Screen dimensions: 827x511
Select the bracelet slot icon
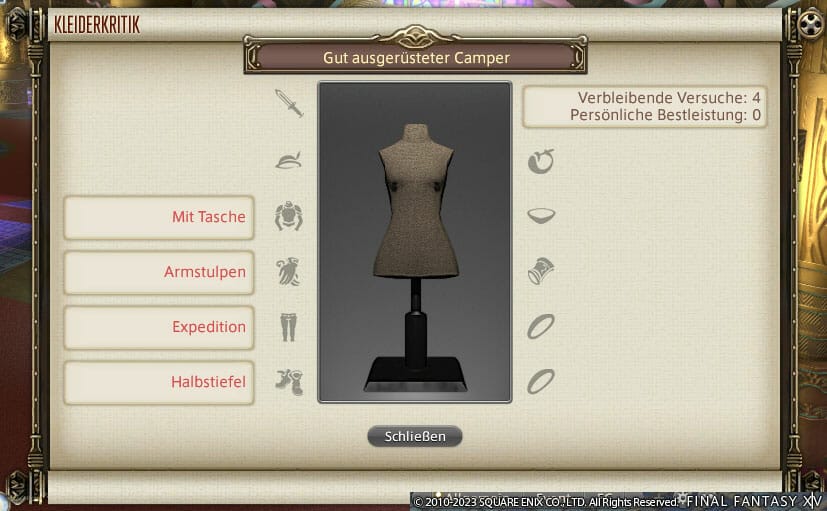tap(541, 271)
